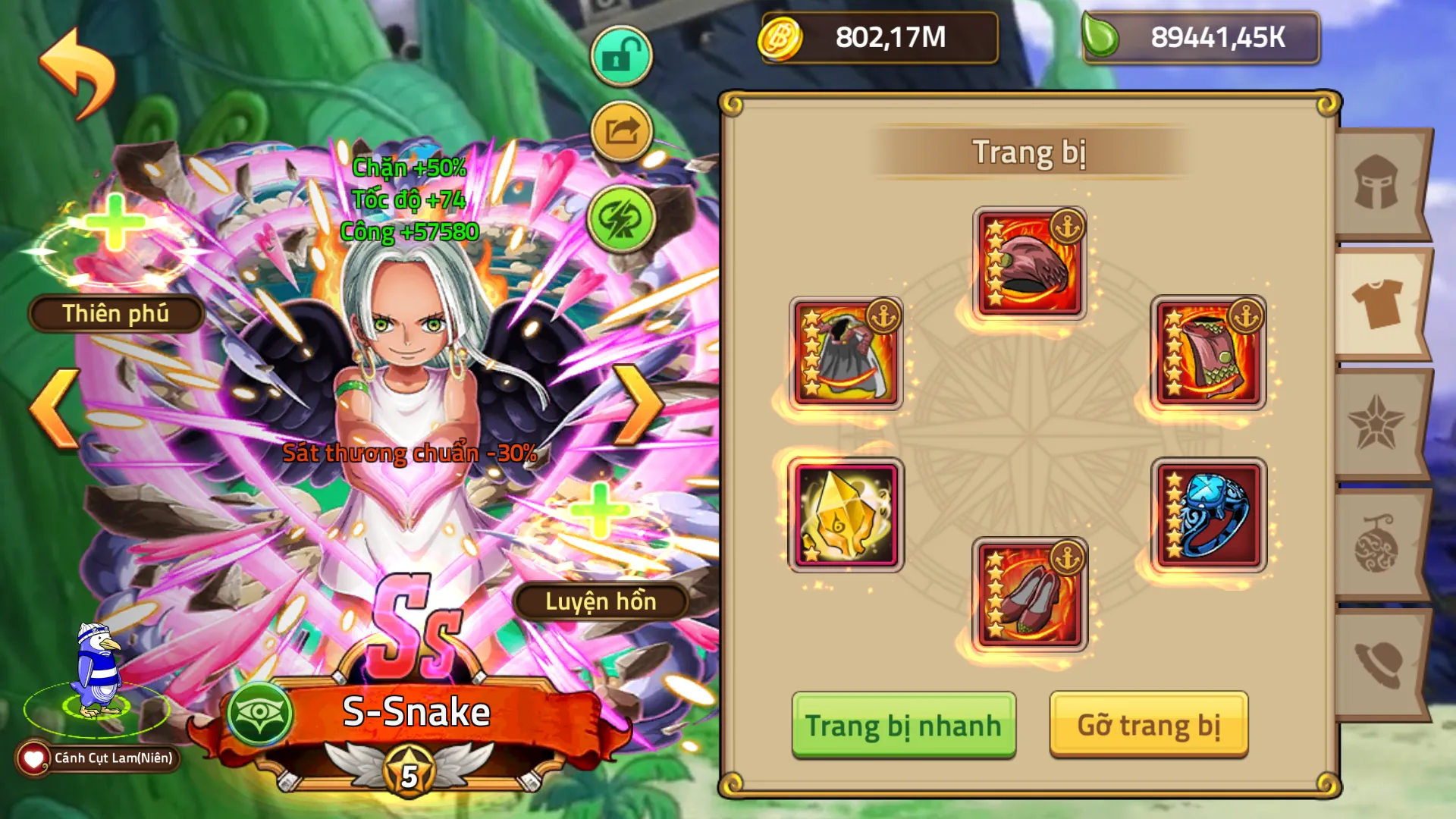1456x819 pixels.
Task: Tap the share character icon
Action: coord(620,130)
